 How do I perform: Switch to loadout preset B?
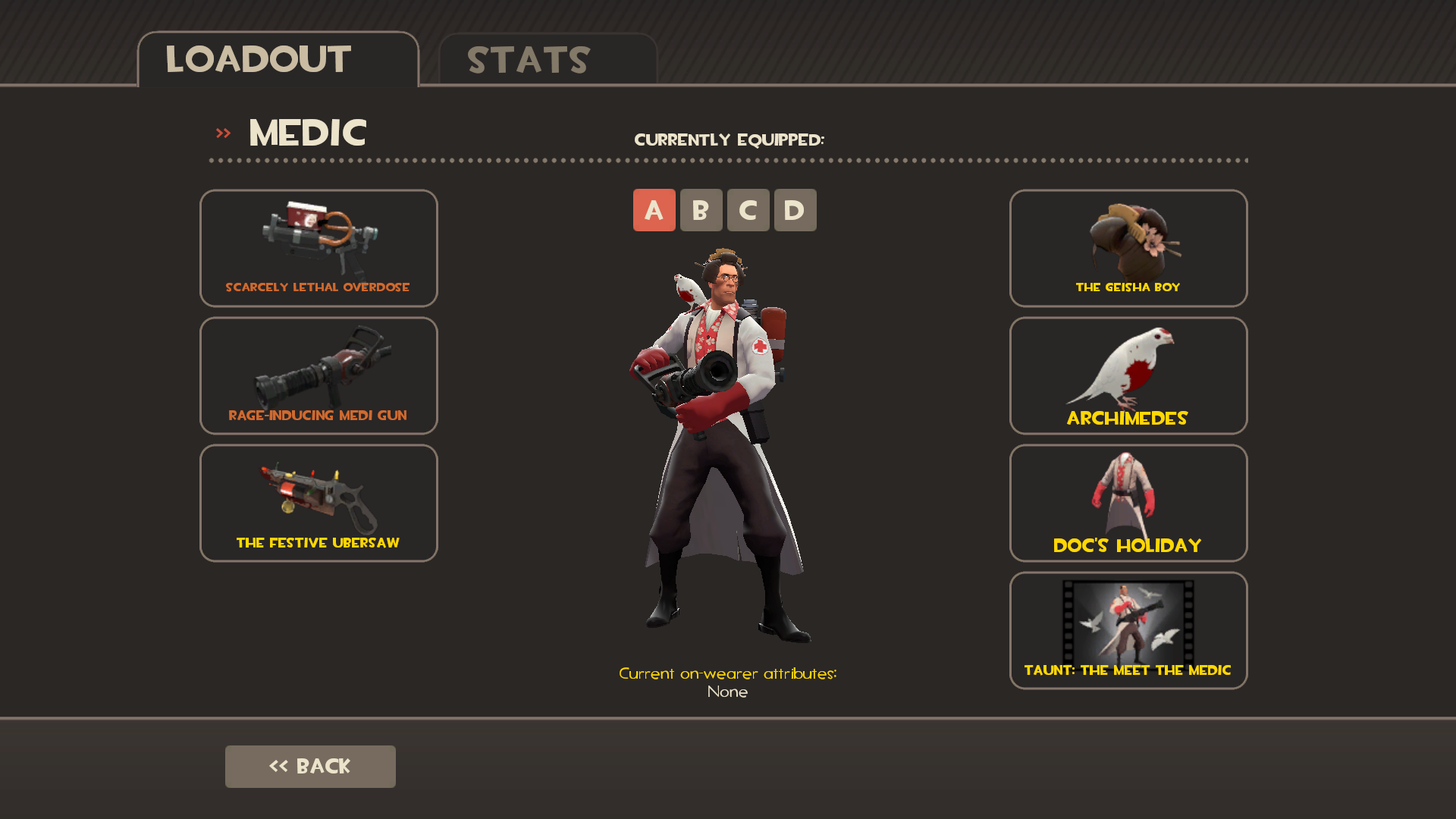coord(701,210)
